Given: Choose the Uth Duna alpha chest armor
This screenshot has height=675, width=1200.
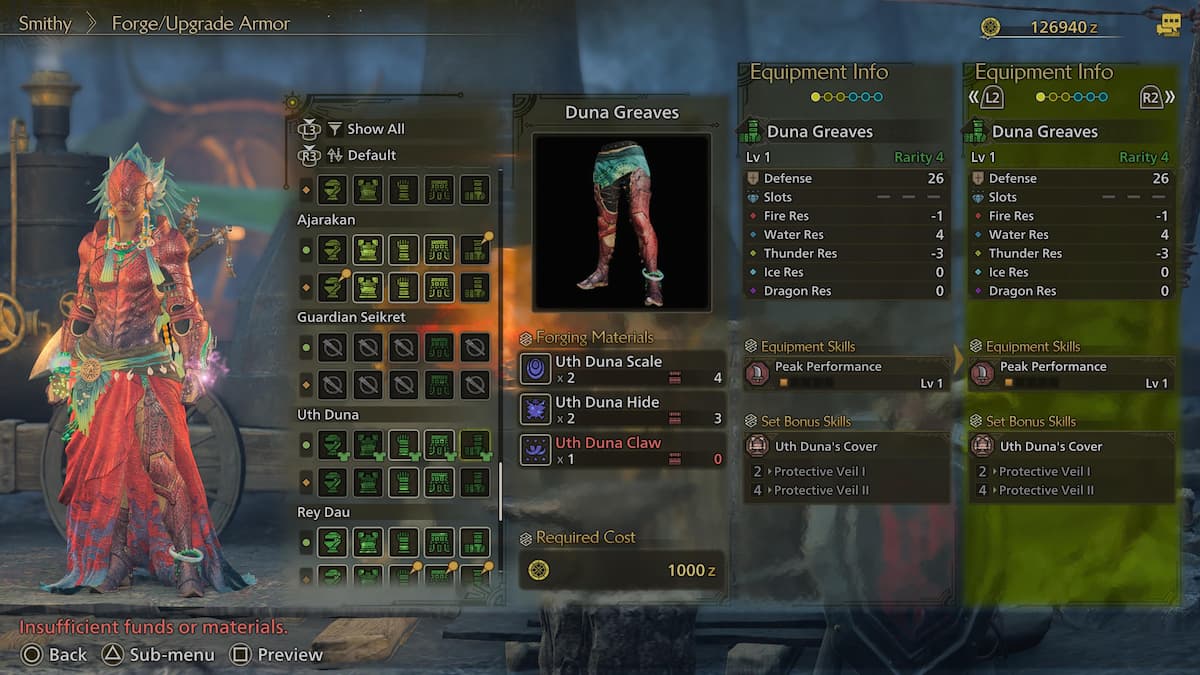Looking at the screenshot, I should coord(368,444).
